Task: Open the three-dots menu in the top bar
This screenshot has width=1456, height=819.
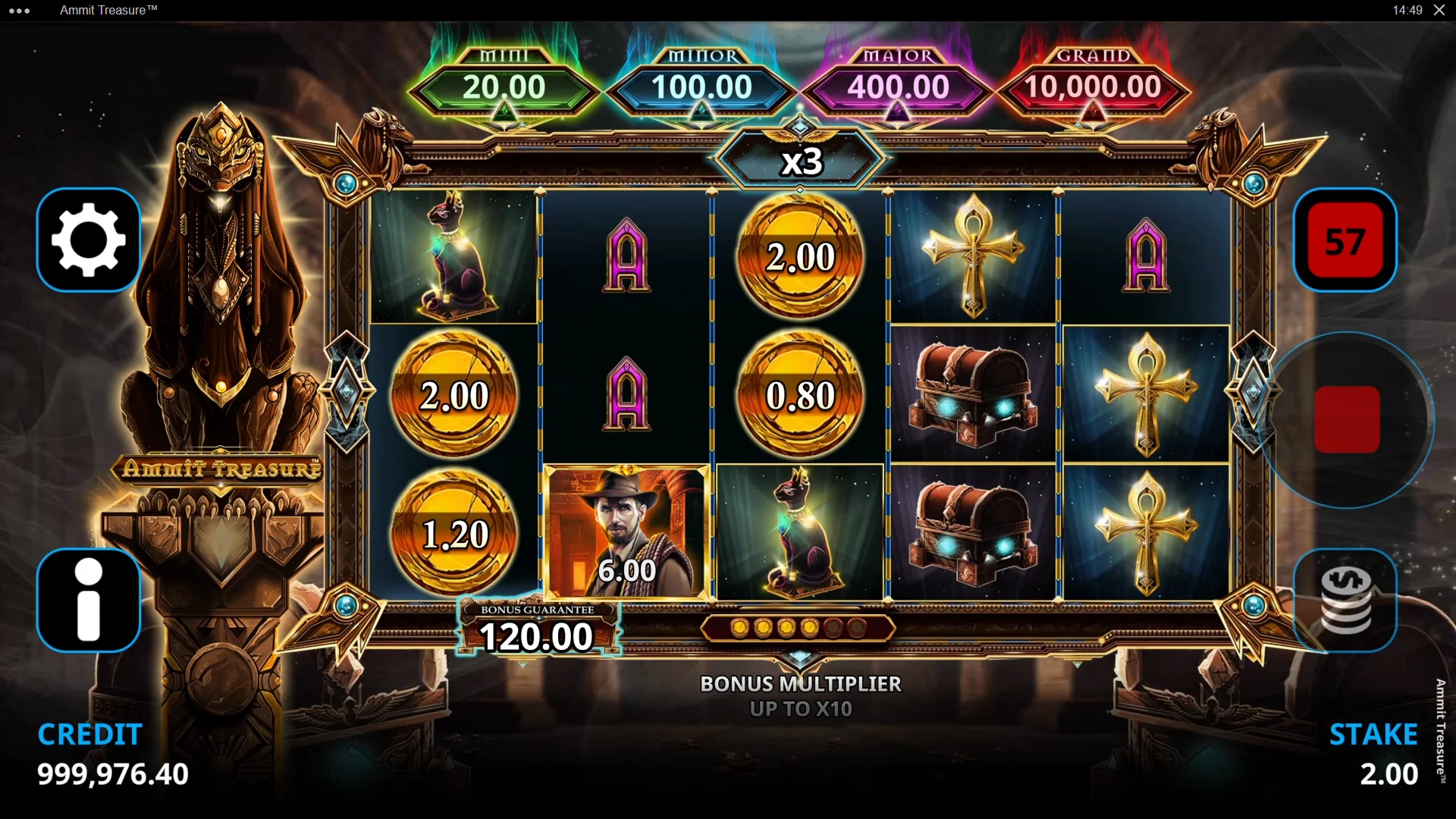Action: (x=19, y=10)
